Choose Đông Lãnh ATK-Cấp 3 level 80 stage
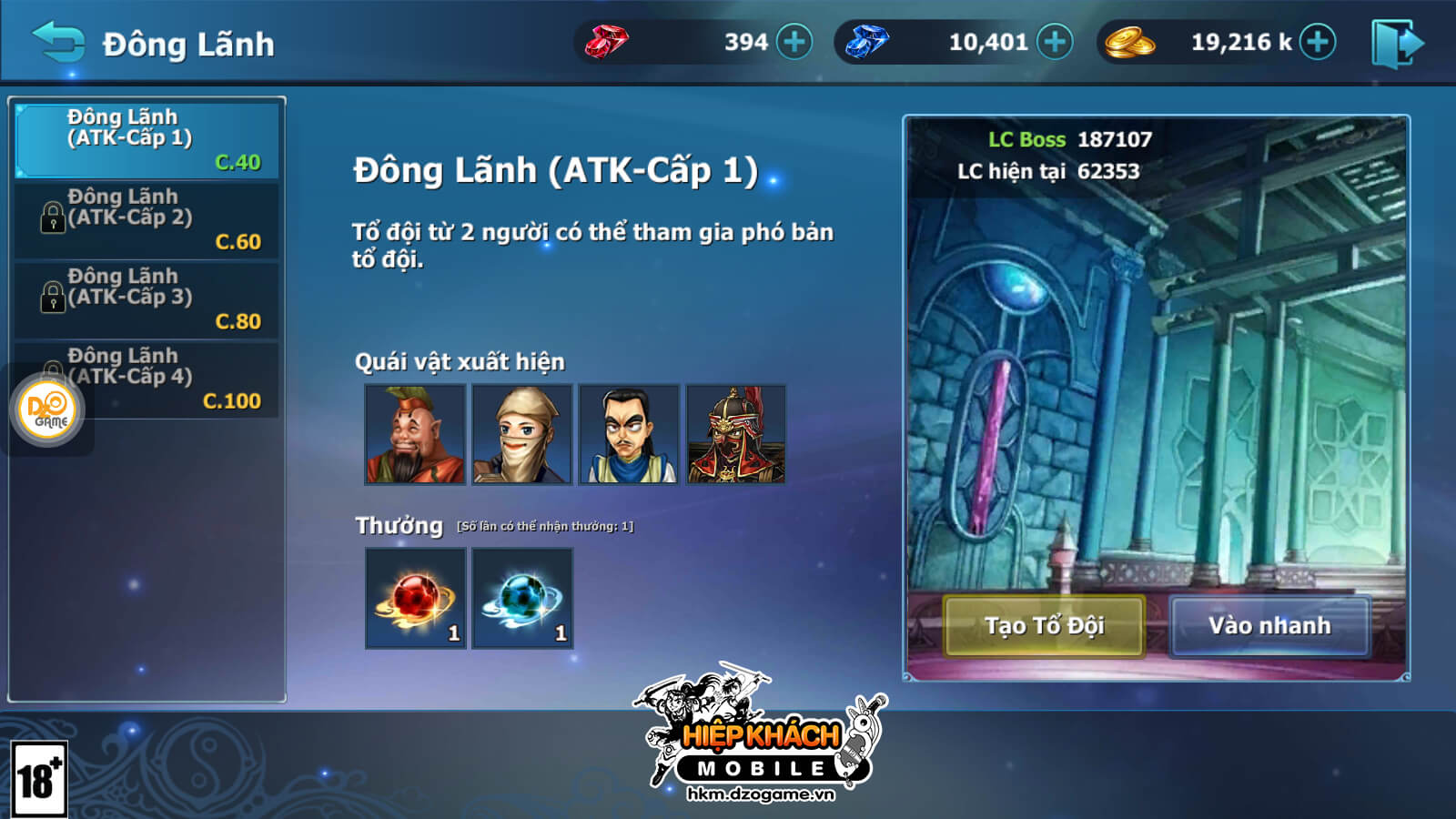Image resolution: width=1456 pixels, height=819 pixels. click(x=147, y=299)
